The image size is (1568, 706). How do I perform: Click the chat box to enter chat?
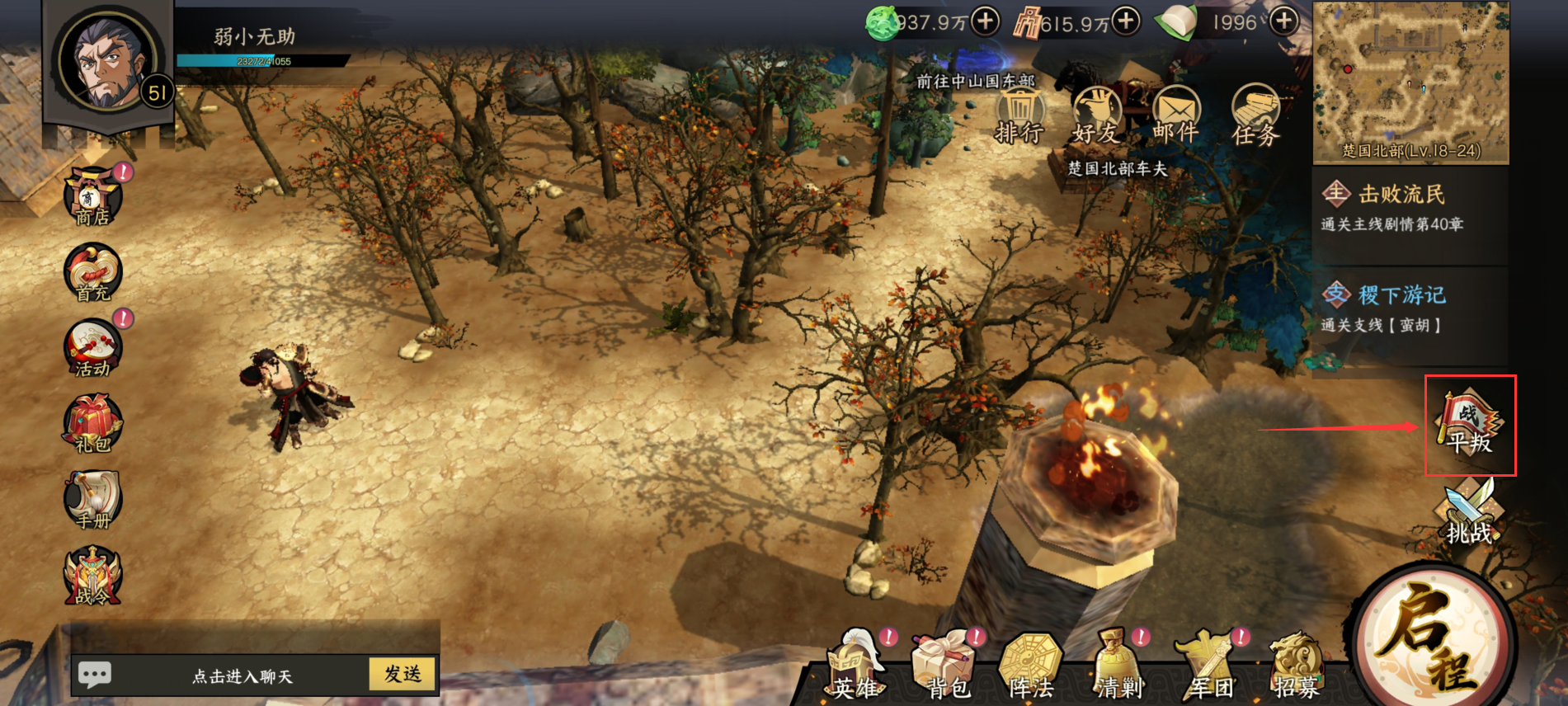pos(242,676)
